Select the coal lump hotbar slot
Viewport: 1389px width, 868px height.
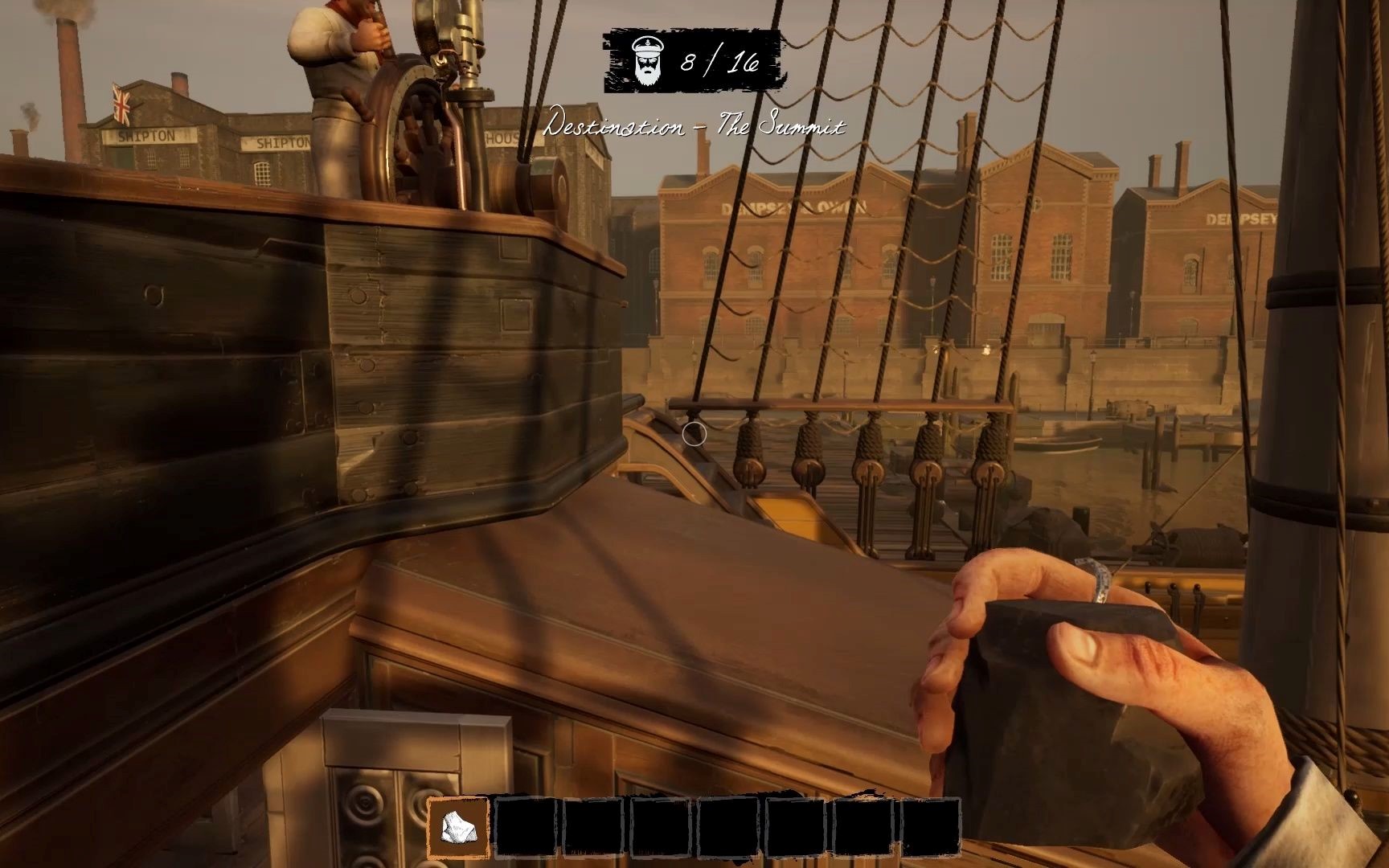coord(458,828)
